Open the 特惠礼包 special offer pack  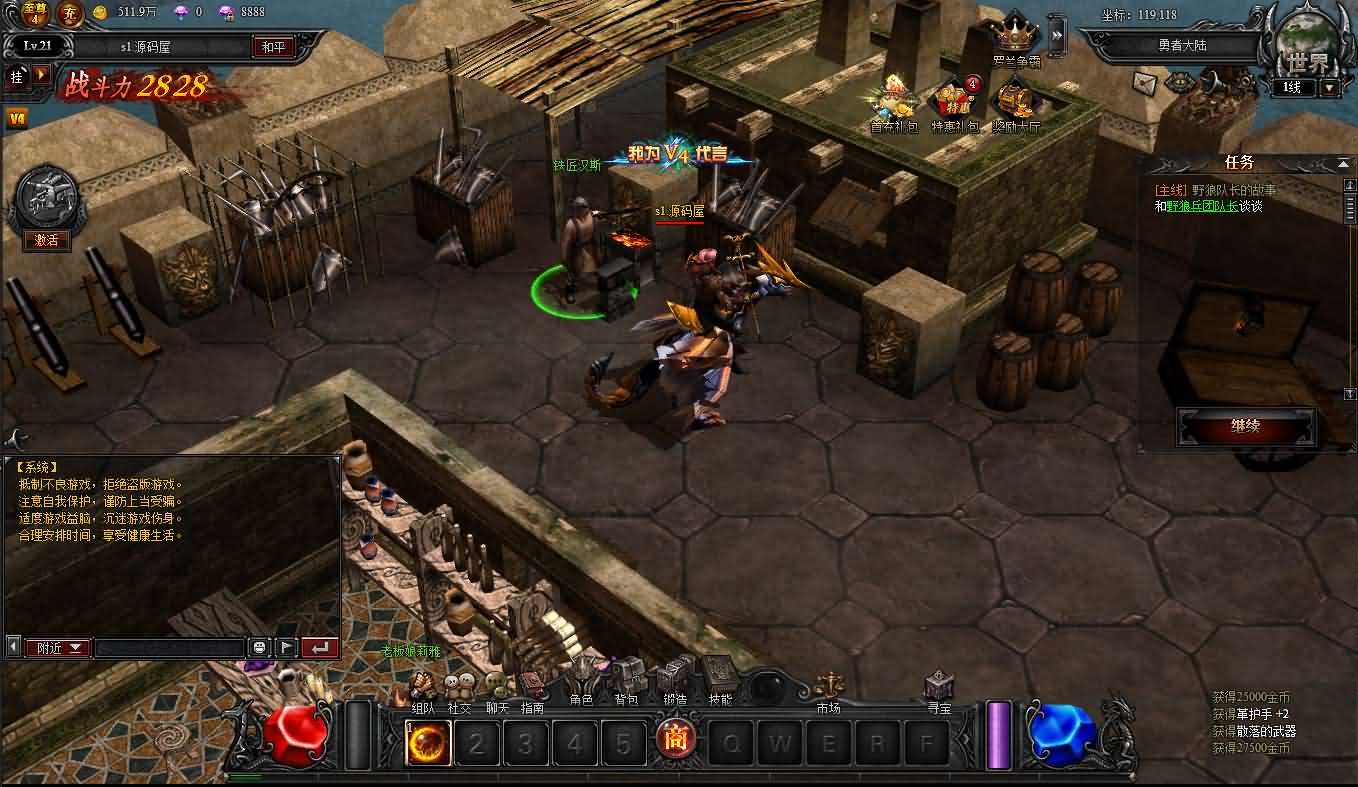click(x=953, y=103)
